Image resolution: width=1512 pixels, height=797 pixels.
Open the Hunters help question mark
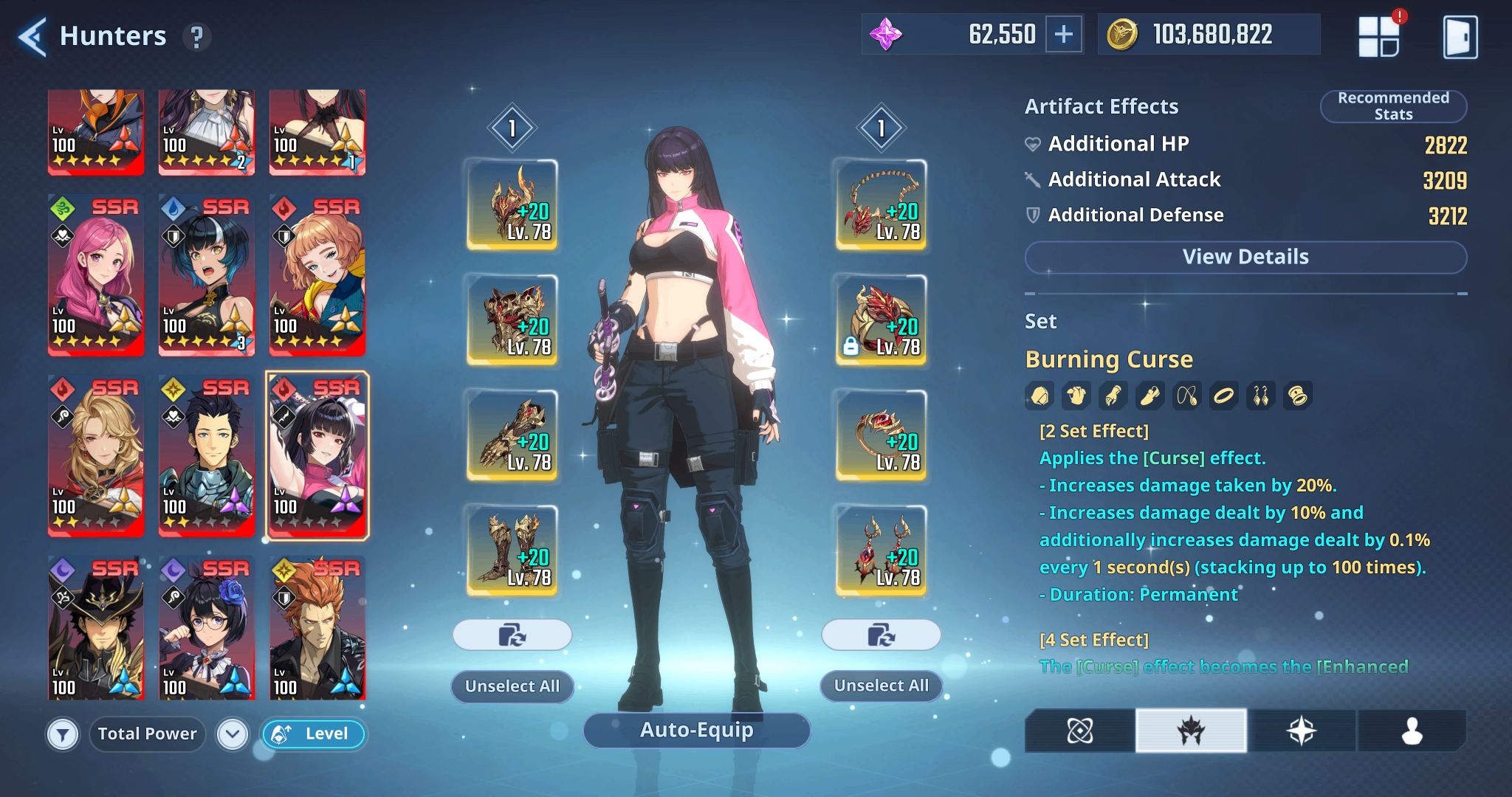(x=196, y=37)
